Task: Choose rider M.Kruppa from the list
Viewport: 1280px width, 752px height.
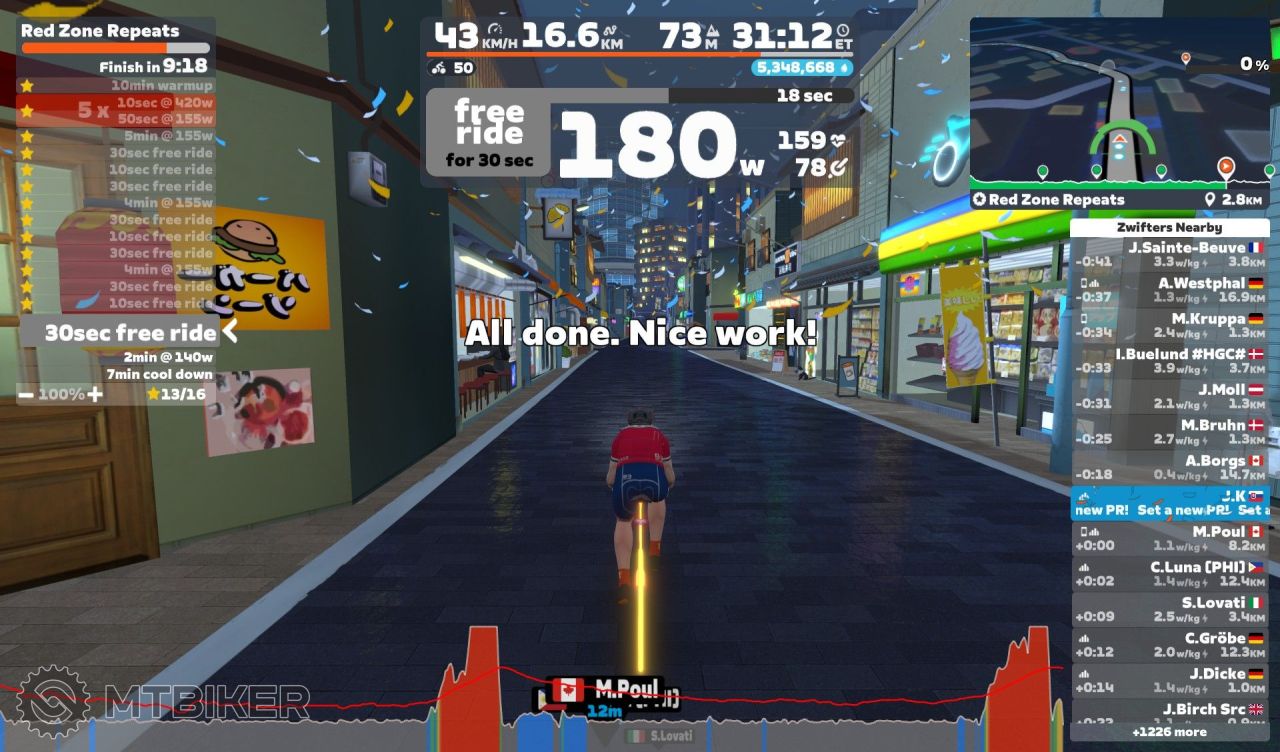Action: (1169, 326)
